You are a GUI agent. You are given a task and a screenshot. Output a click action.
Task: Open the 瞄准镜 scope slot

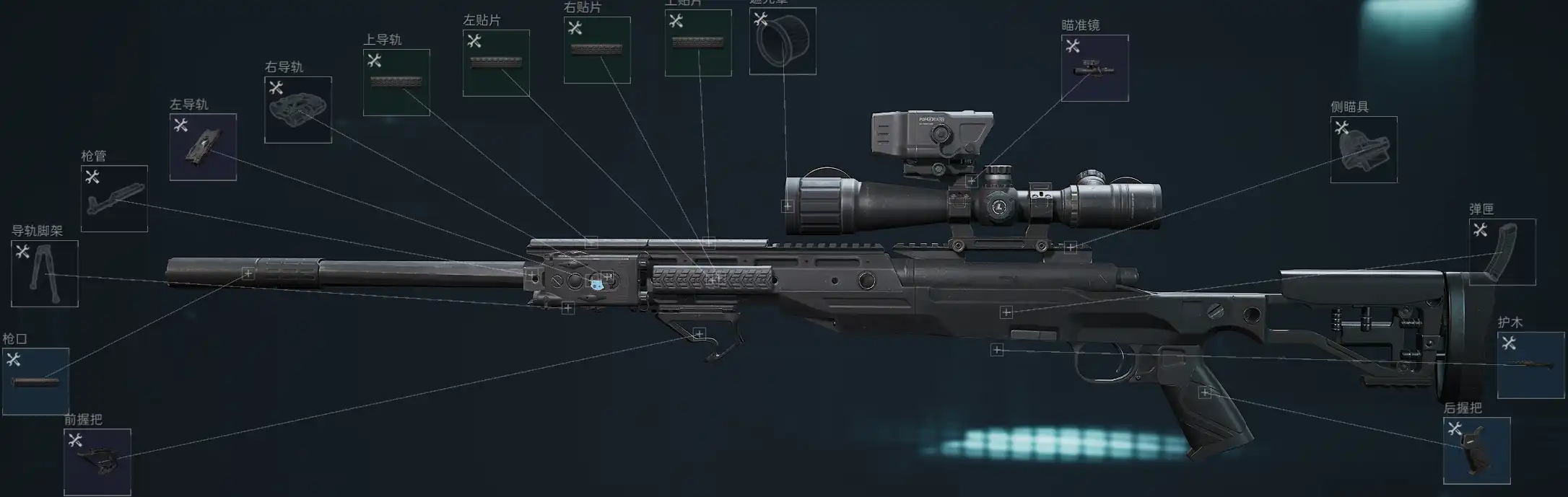click(1094, 68)
